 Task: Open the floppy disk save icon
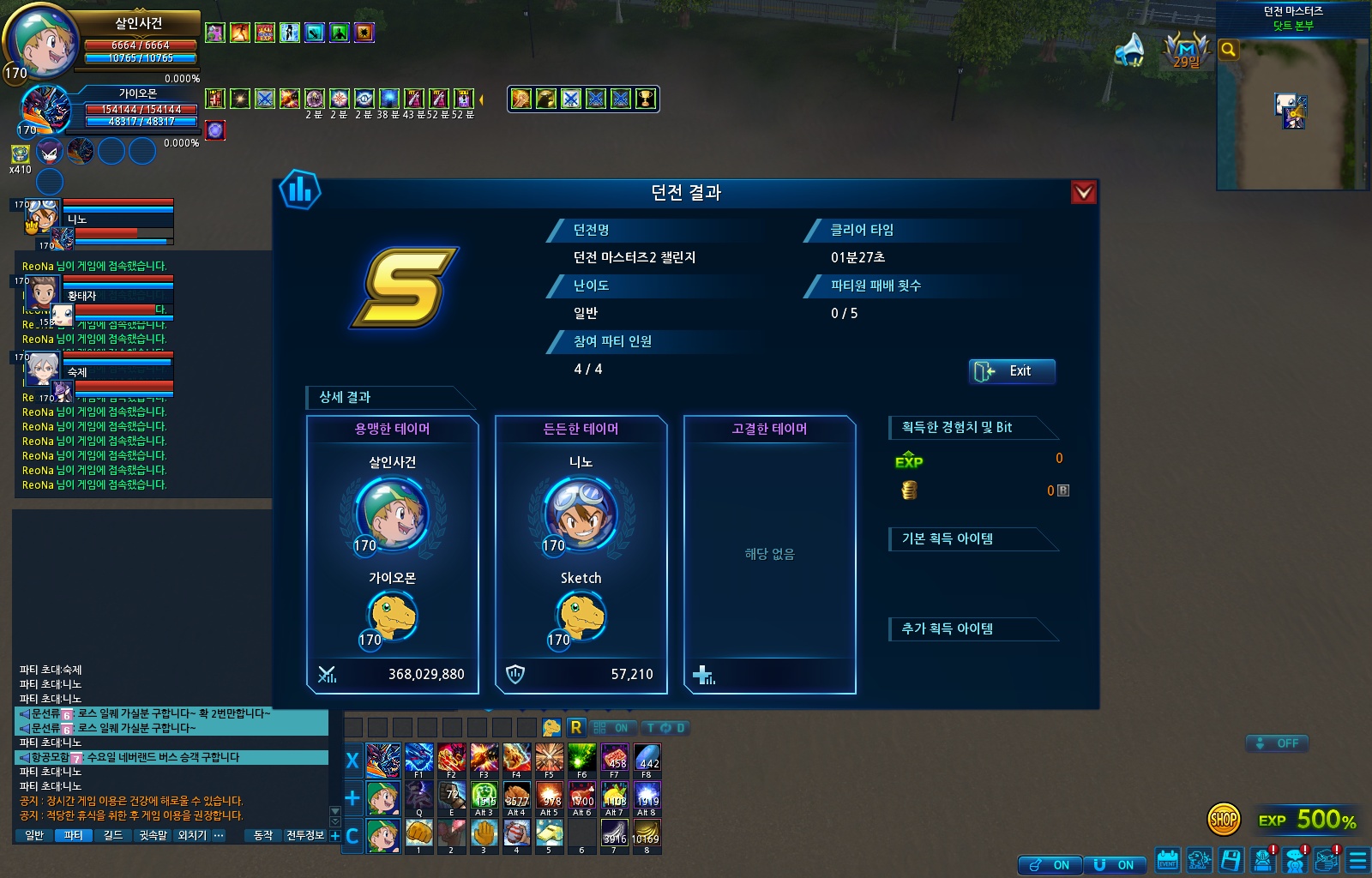click(1231, 860)
